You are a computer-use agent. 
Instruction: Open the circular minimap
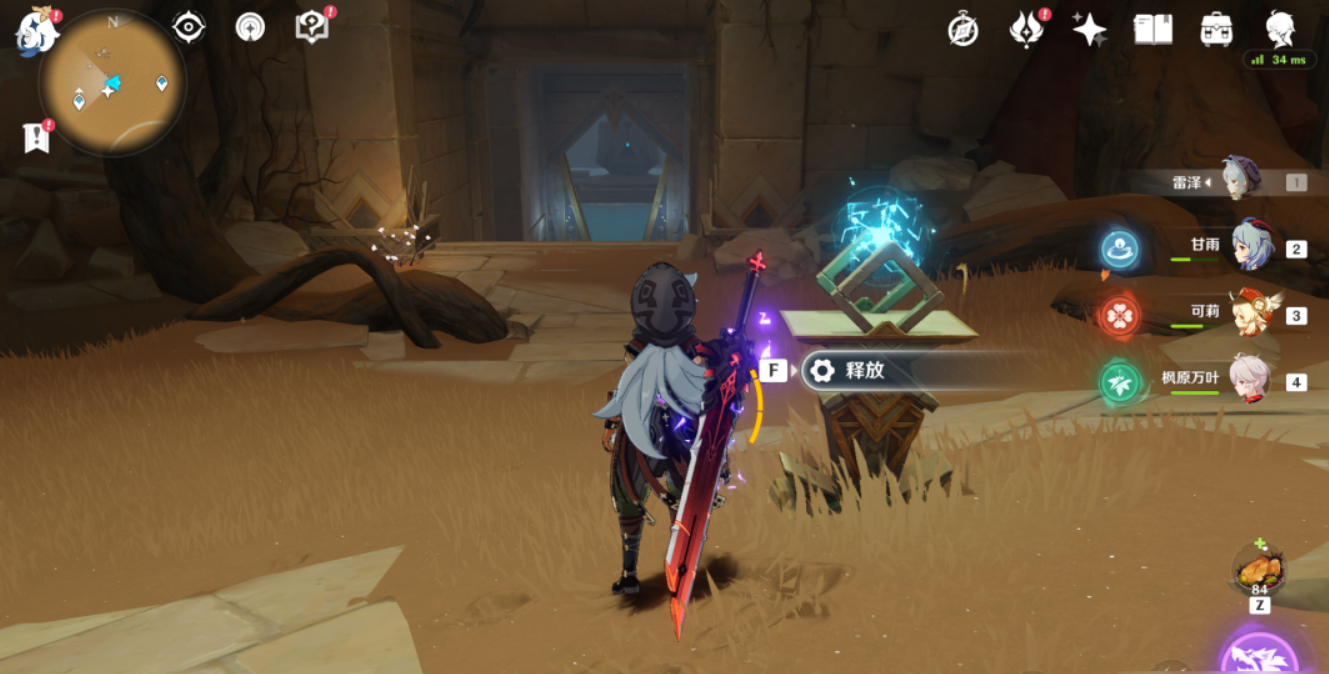pos(112,82)
